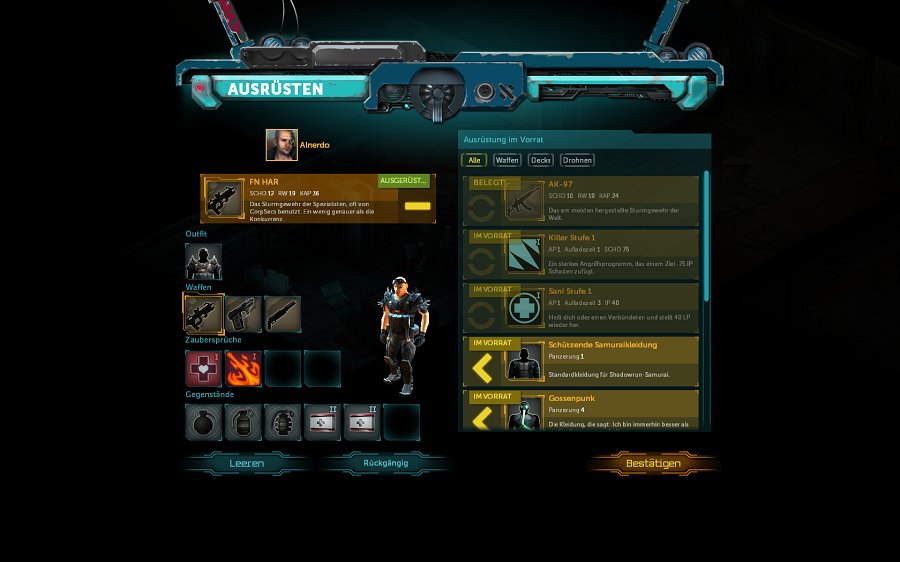
Task: Select the shotgun weapon slot
Action: pos(282,314)
